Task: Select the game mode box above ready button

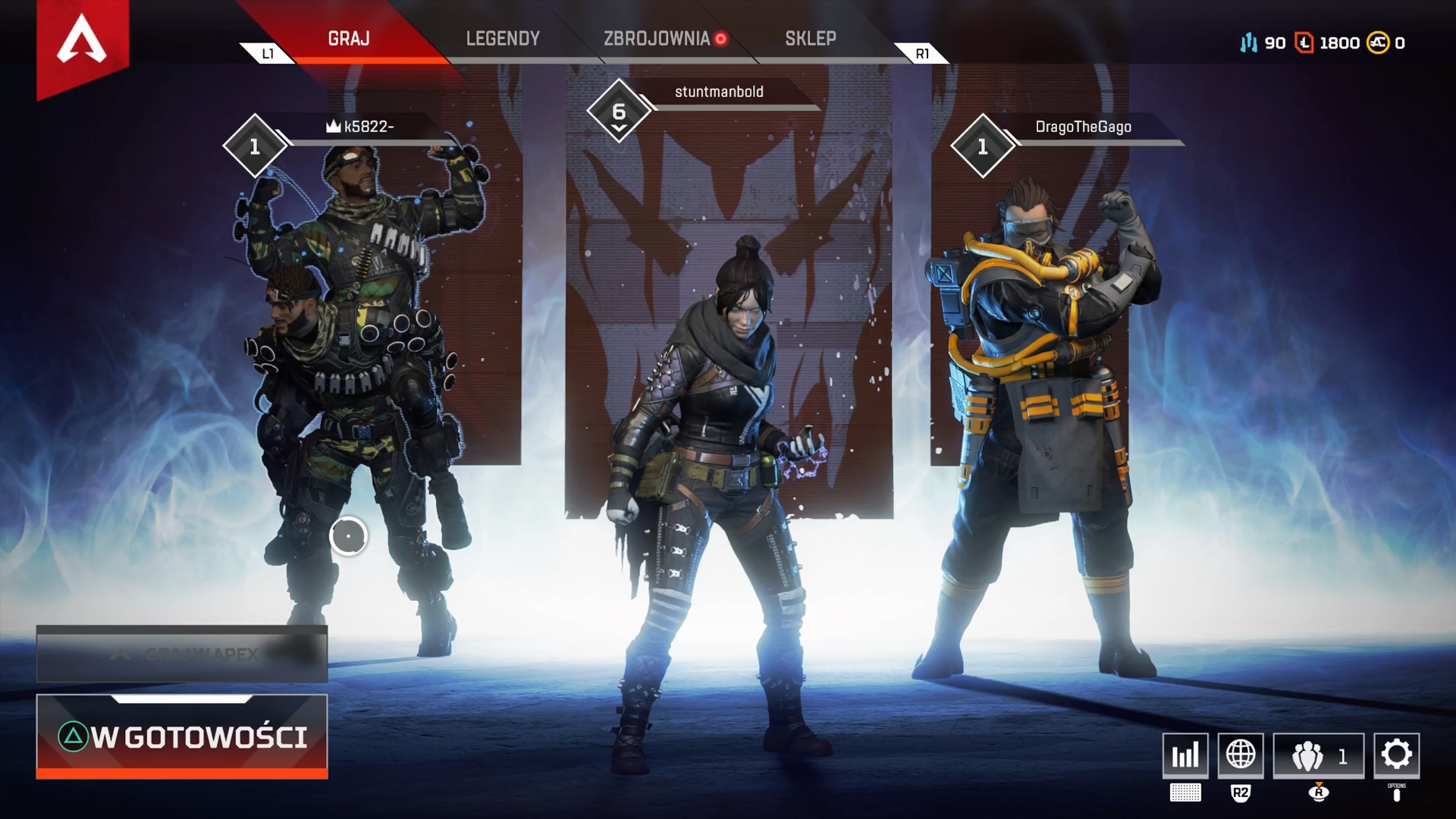Action: pyautogui.click(x=182, y=654)
